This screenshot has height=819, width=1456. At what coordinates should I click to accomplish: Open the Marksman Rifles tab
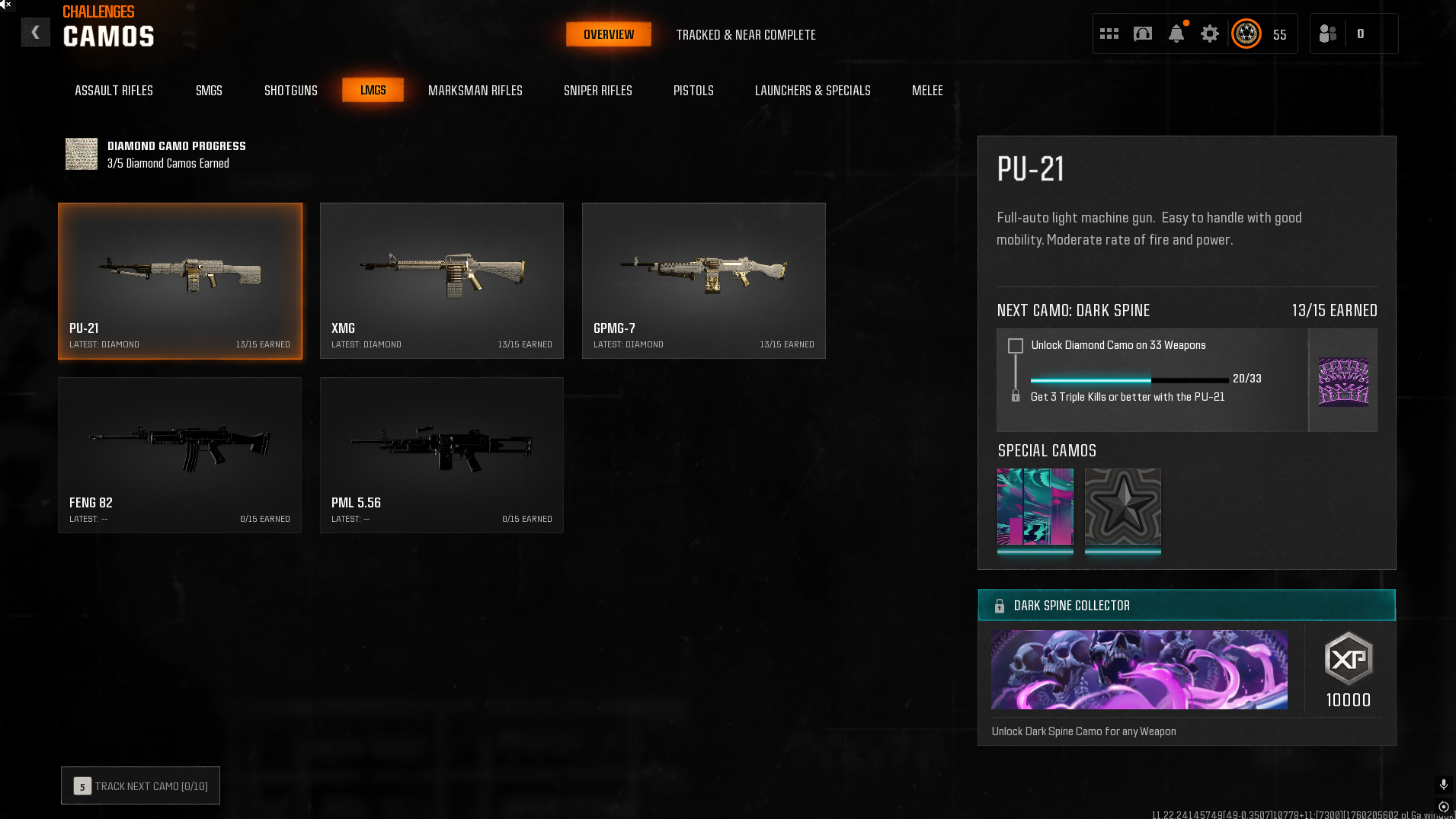click(x=475, y=91)
